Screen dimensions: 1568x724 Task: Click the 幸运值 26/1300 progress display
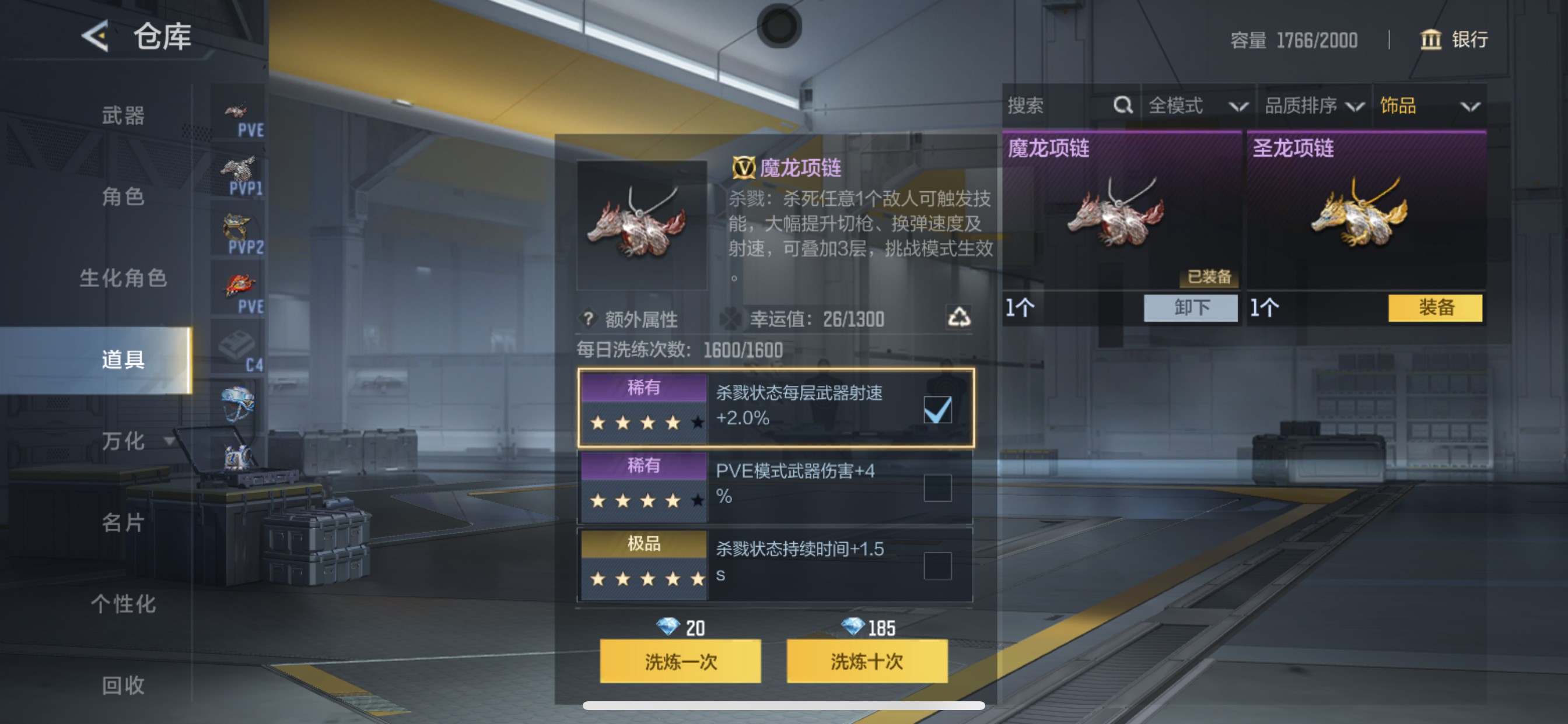pos(810,319)
